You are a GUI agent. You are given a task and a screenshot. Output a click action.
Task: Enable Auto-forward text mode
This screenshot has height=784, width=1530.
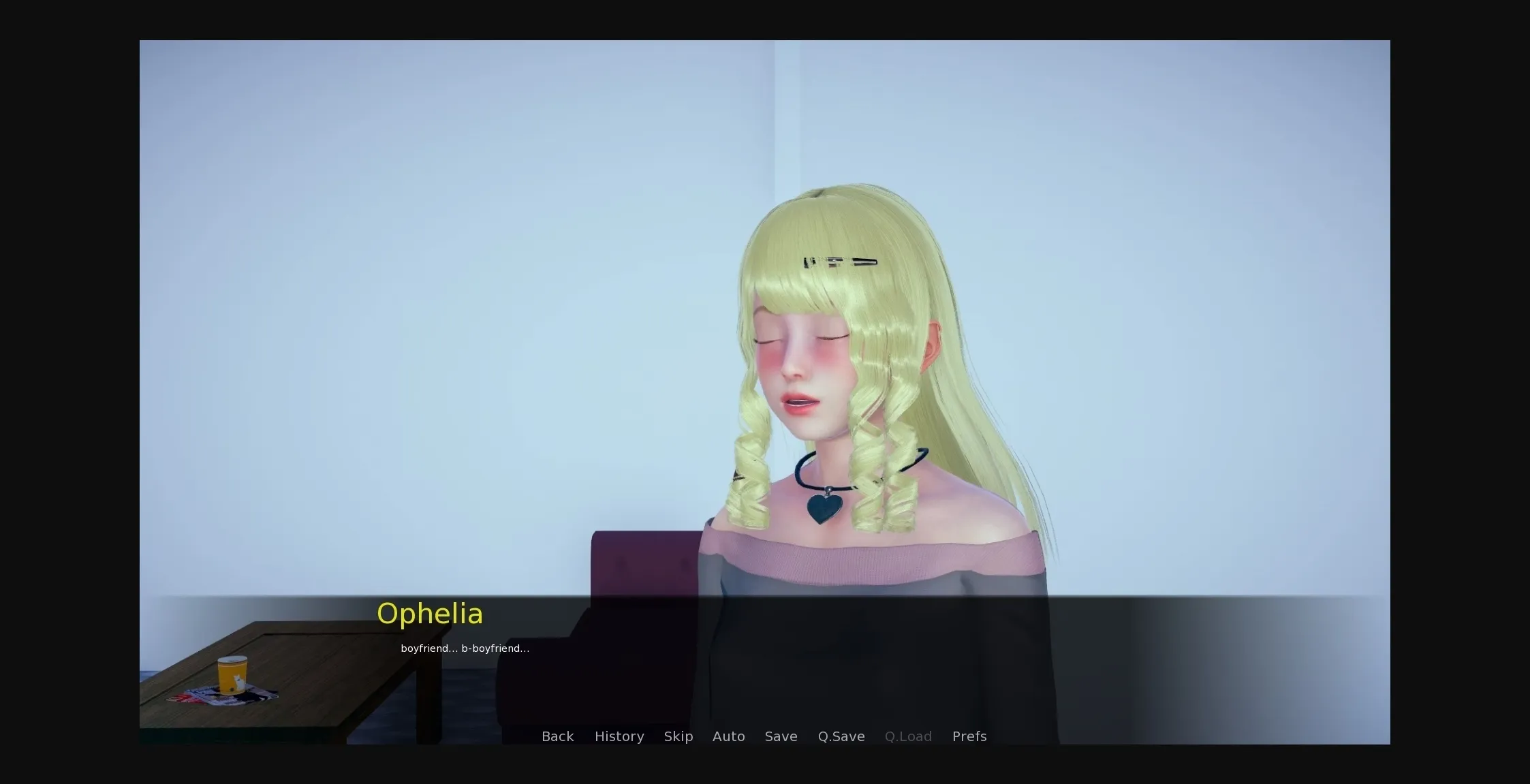coord(728,736)
